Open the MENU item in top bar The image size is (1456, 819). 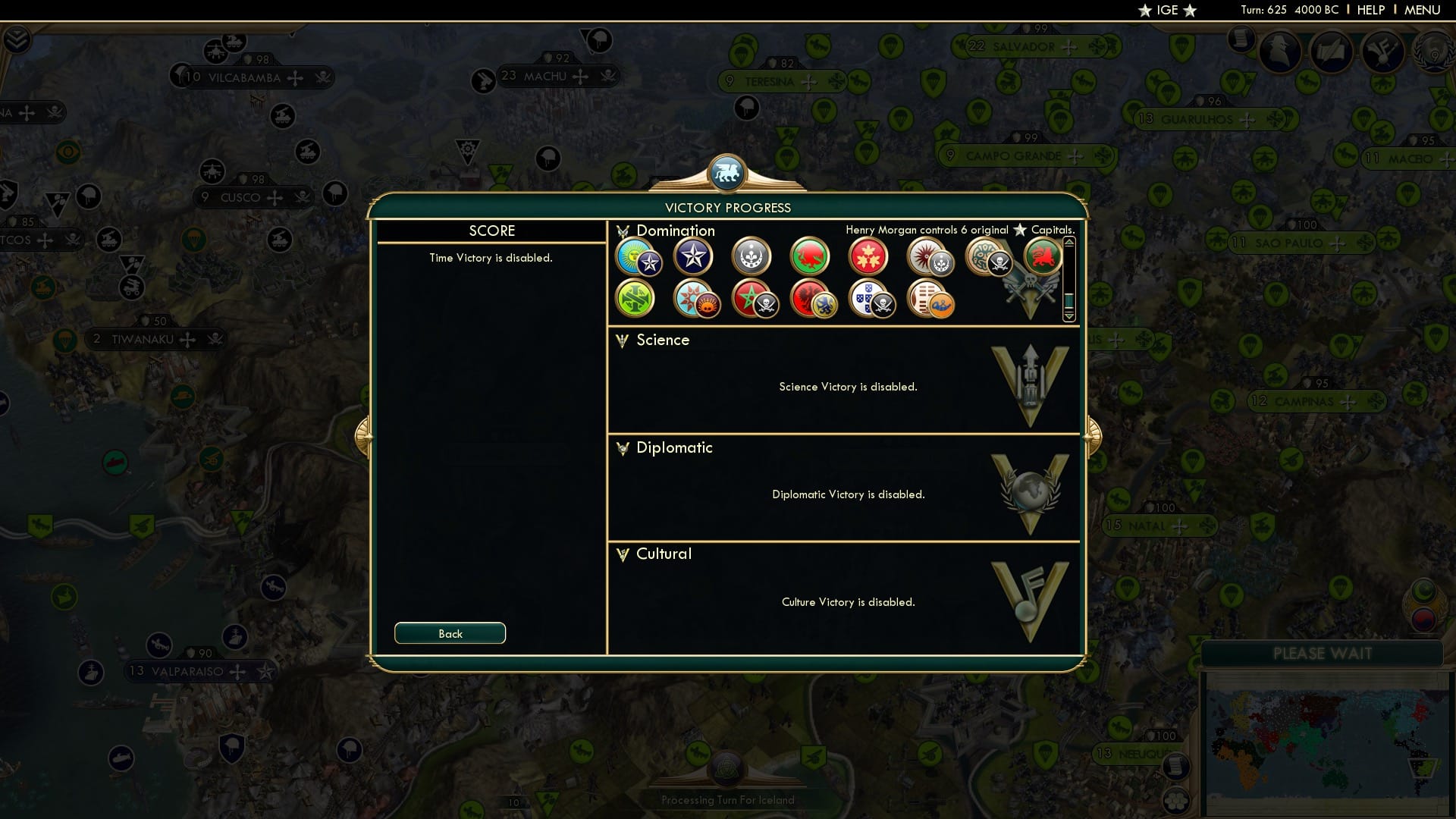(x=1423, y=10)
